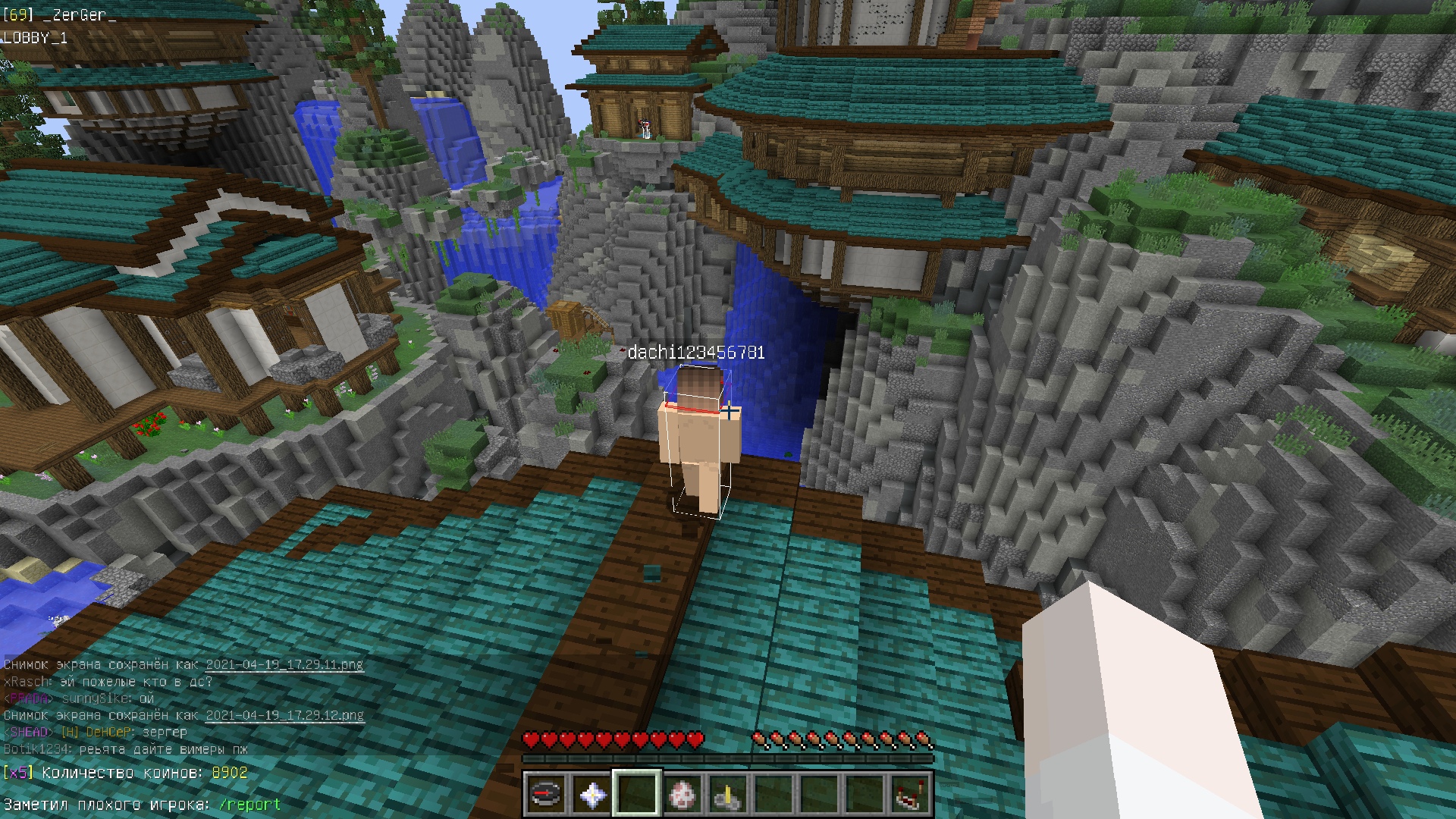Open the screenshot link 2021-04-19_17.29.11.png
The width and height of the screenshot is (1456, 819).
click(x=284, y=665)
